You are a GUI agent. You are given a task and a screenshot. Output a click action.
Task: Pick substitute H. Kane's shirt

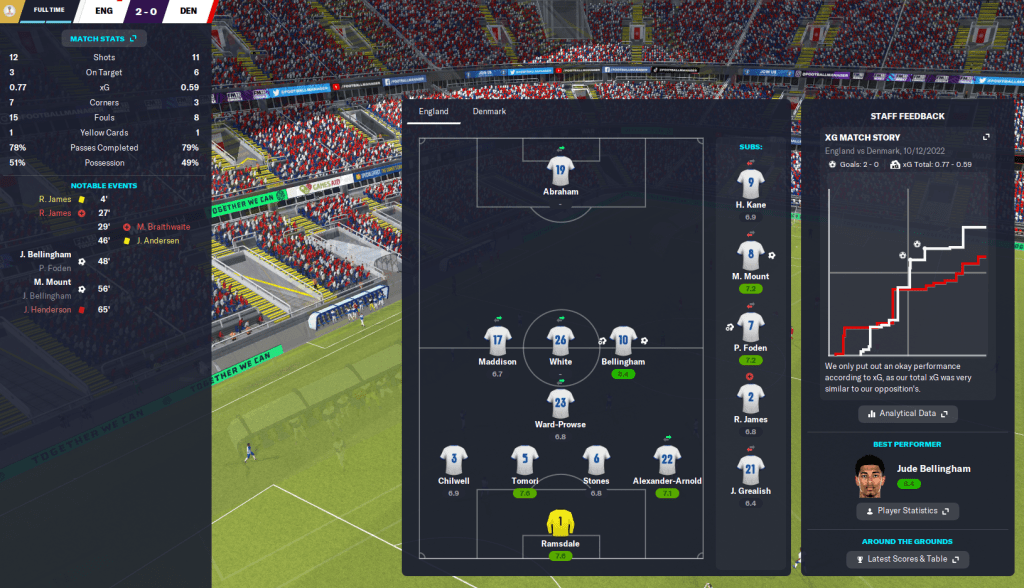click(751, 183)
